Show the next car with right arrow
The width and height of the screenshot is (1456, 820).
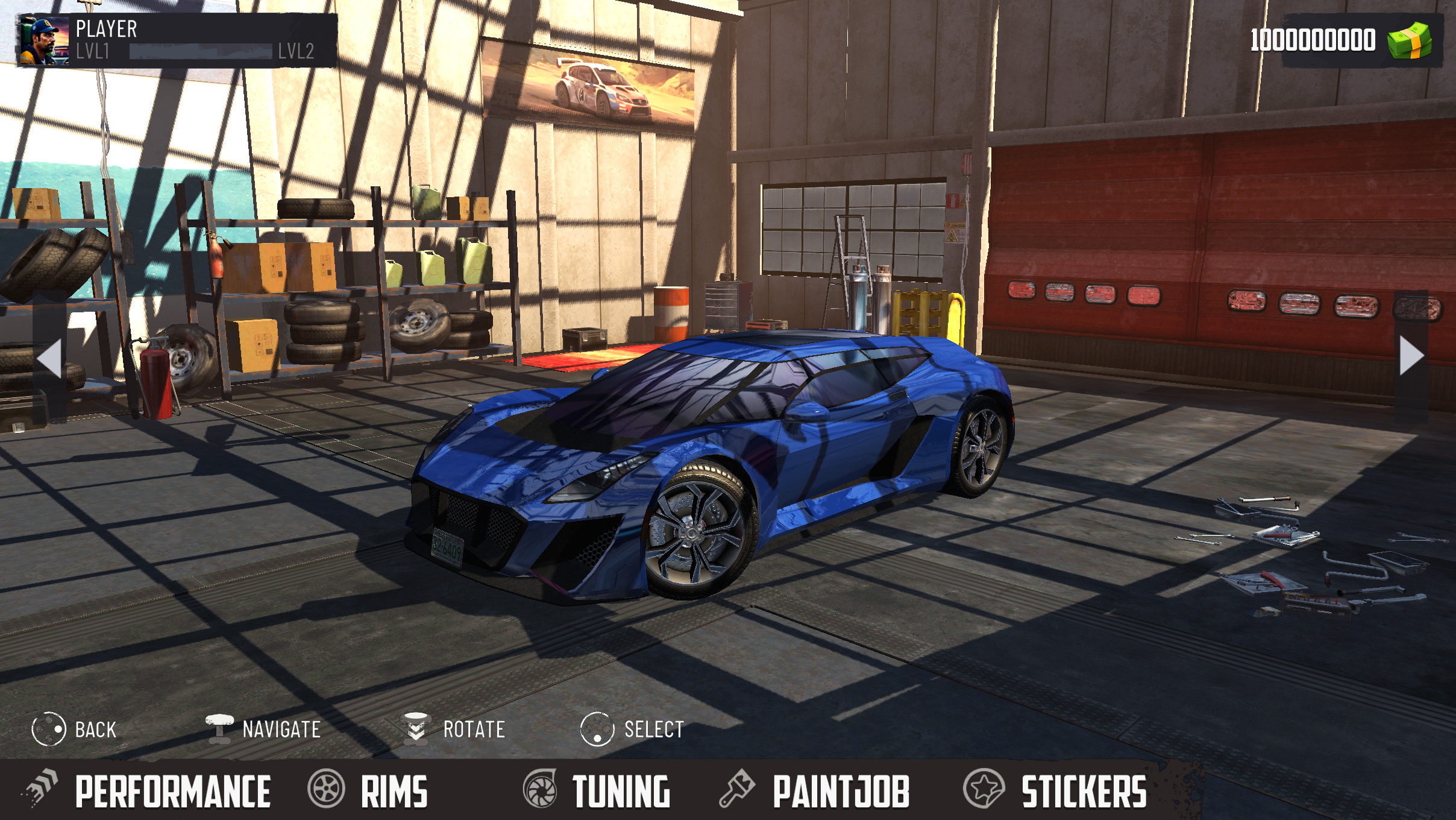[x=1411, y=356]
